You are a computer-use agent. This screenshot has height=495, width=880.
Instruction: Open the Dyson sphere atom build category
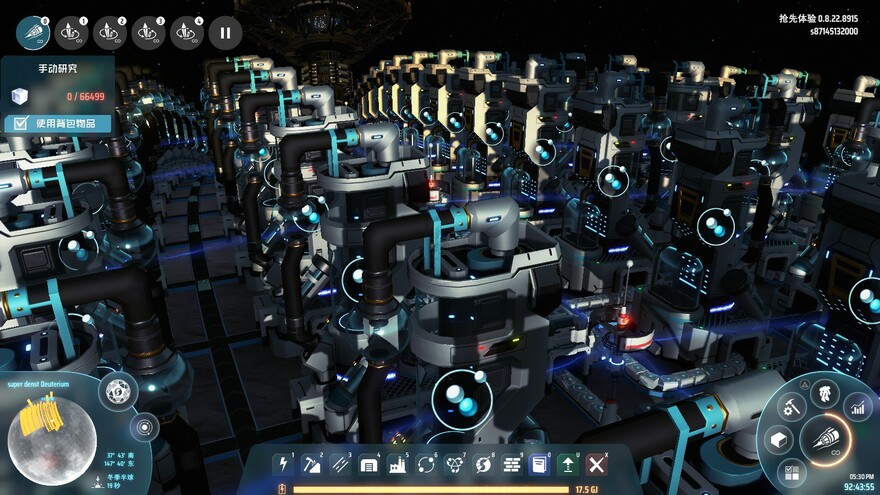point(455,464)
